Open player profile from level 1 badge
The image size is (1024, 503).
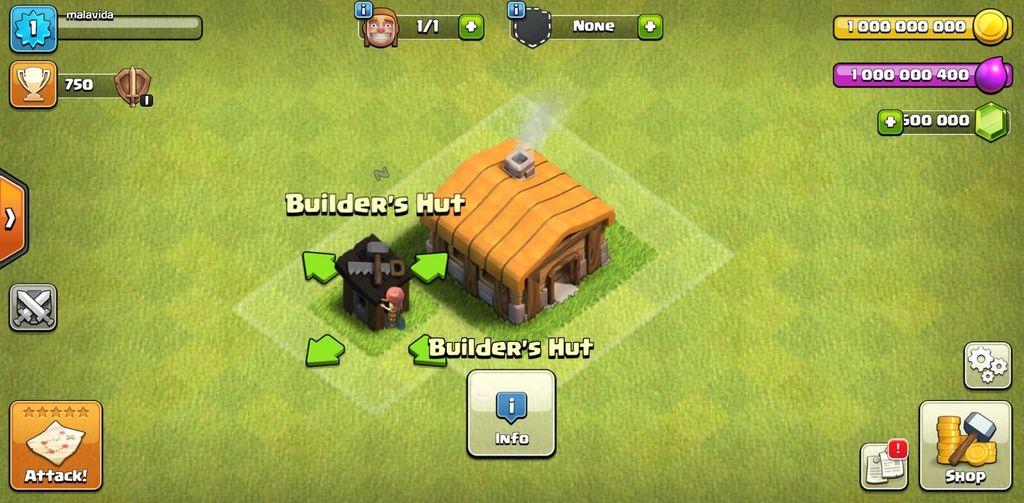tap(31, 27)
